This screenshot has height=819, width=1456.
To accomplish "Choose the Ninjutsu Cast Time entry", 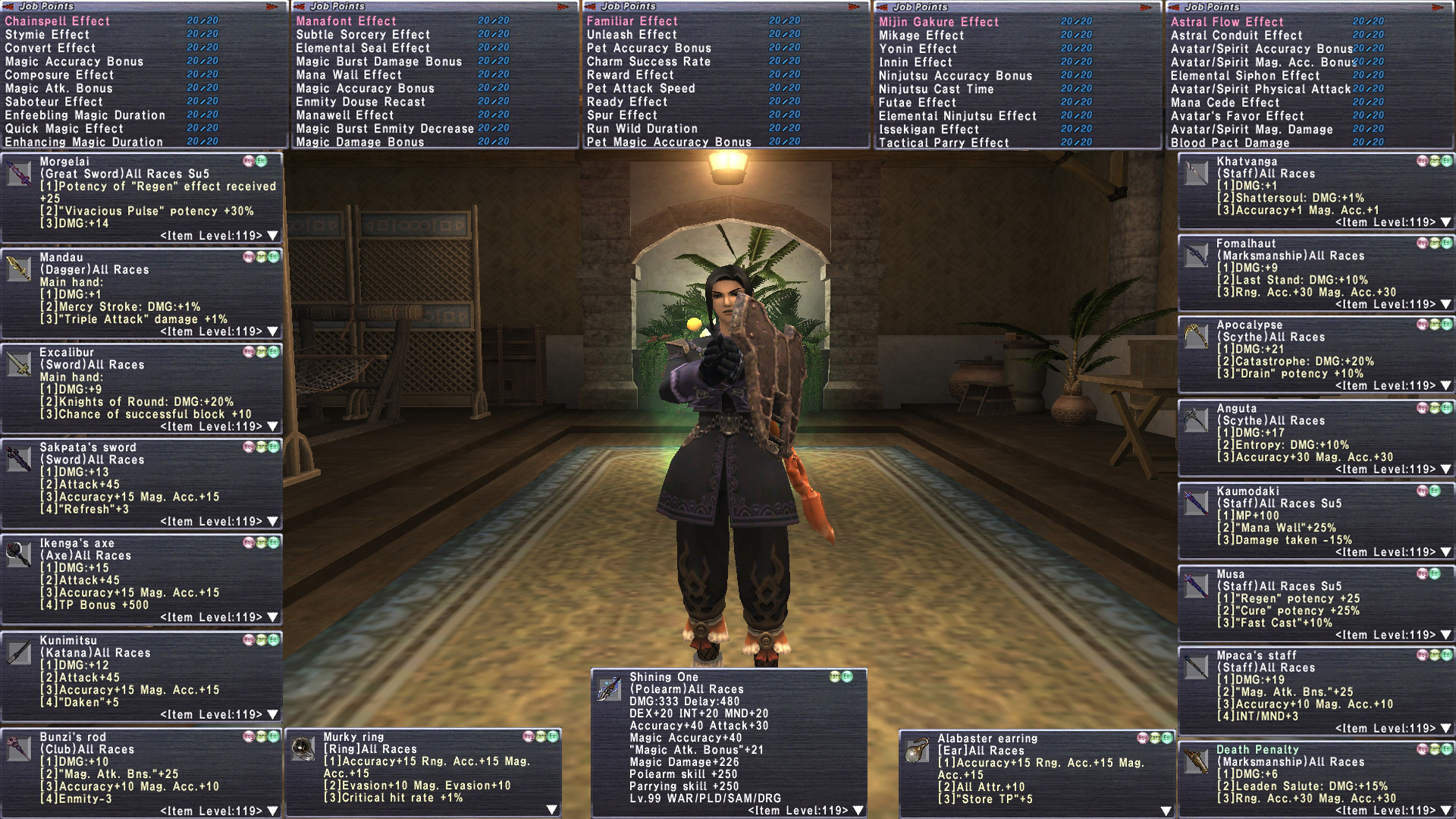I will (936, 89).
